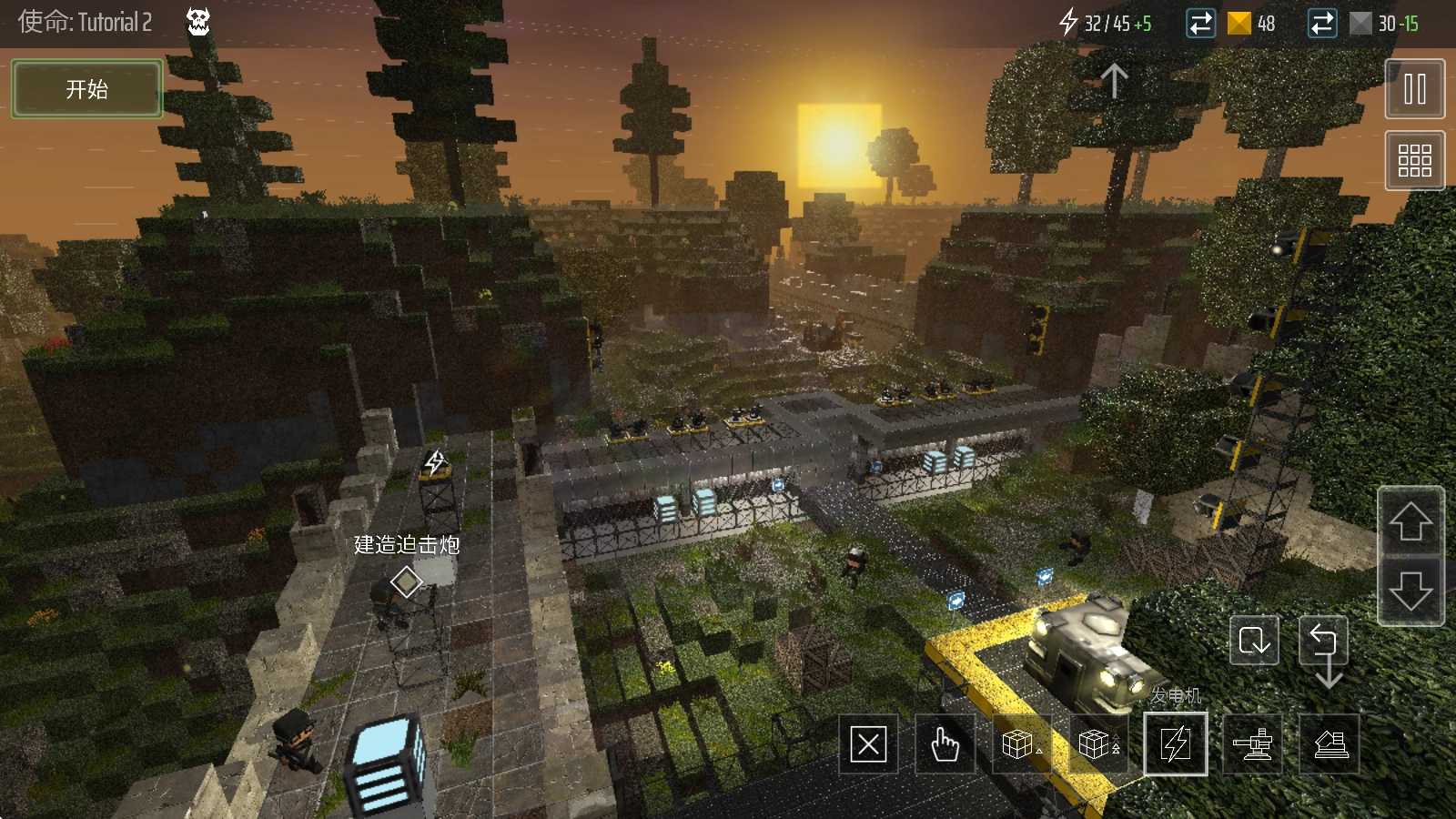This screenshot has width=1456, height=819.
Task: Select the cube with single arrow tool
Action: click(x=1021, y=745)
